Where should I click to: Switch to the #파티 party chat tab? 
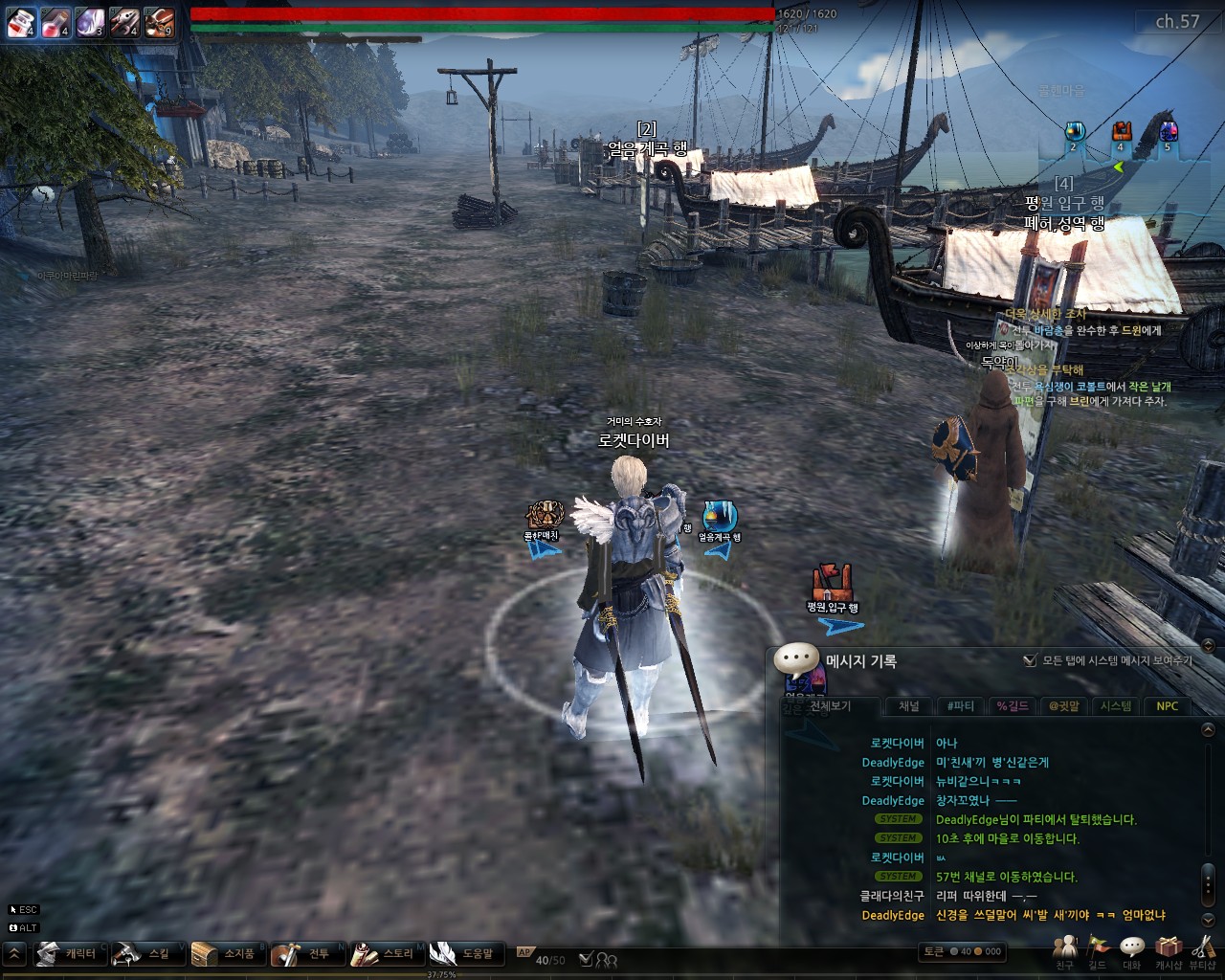(x=960, y=706)
